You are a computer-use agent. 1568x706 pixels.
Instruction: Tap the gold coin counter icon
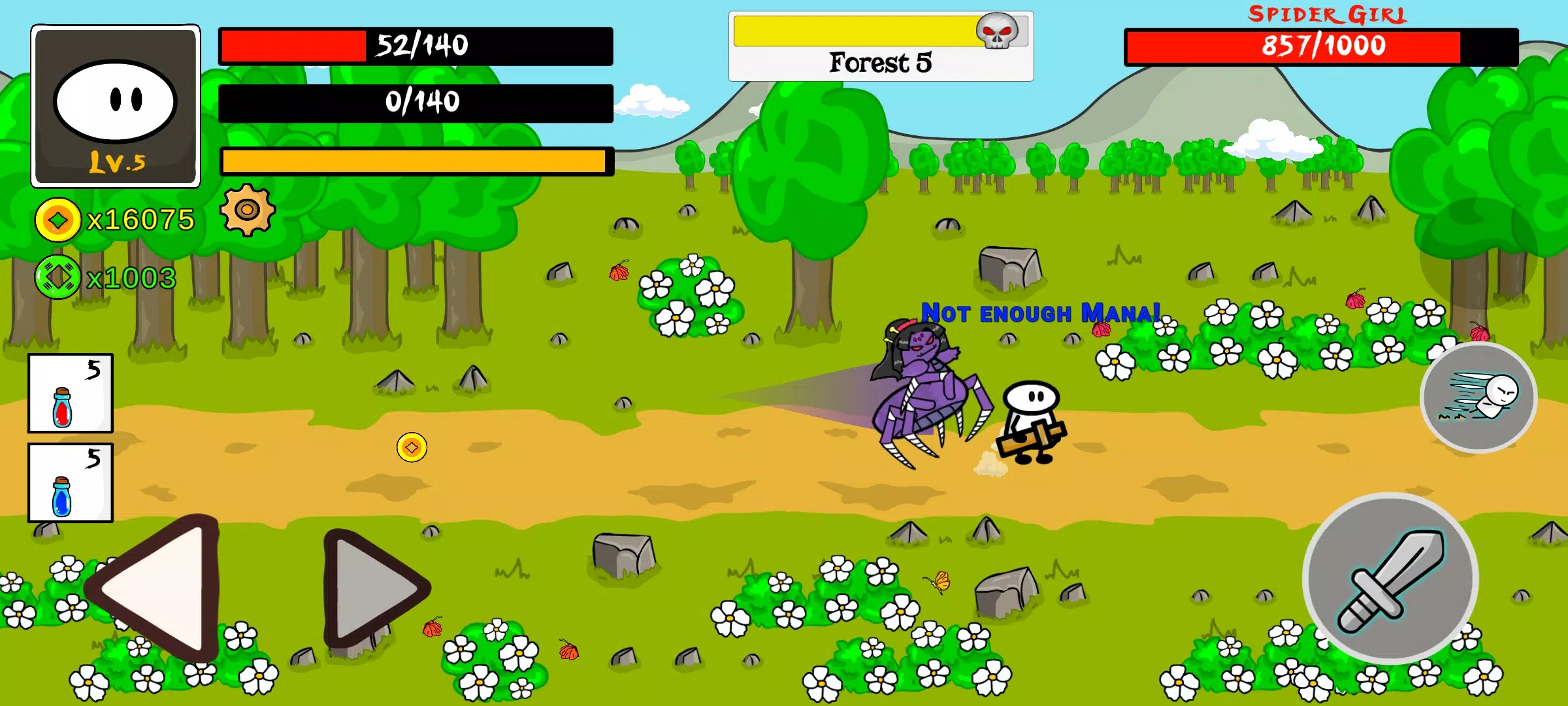click(x=57, y=219)
